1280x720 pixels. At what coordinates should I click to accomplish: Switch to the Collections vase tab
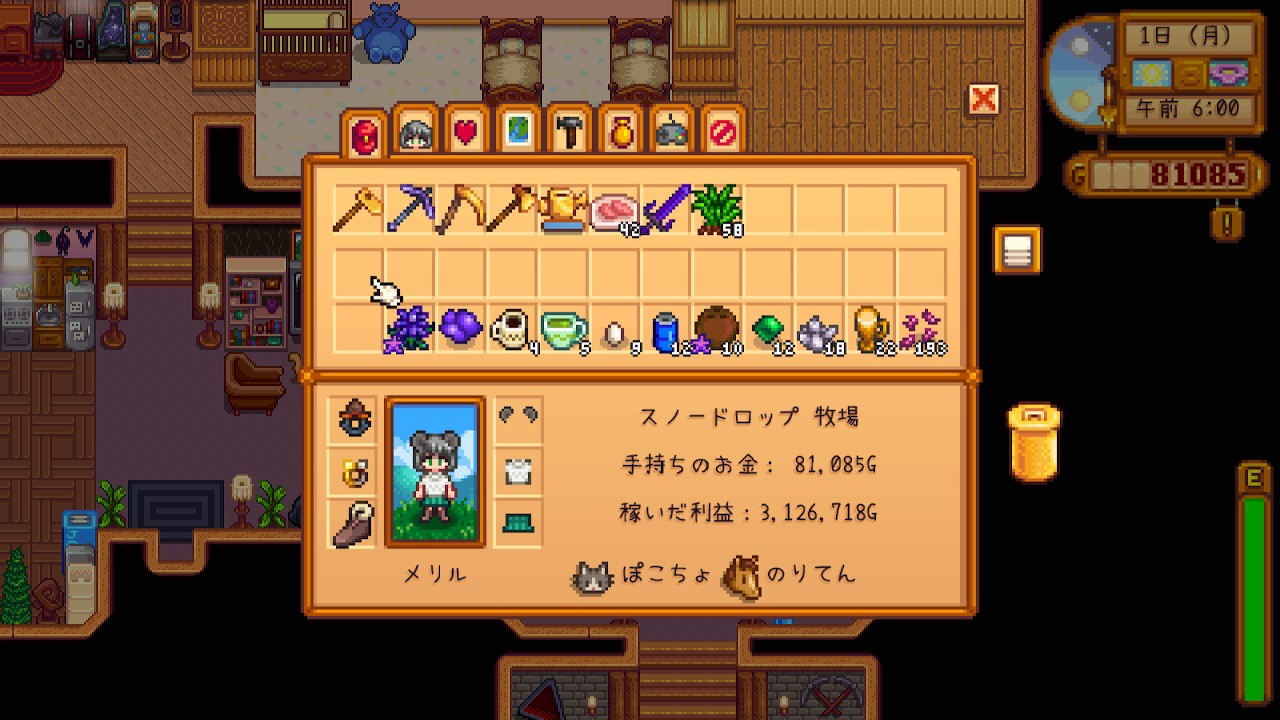(621, 131)
